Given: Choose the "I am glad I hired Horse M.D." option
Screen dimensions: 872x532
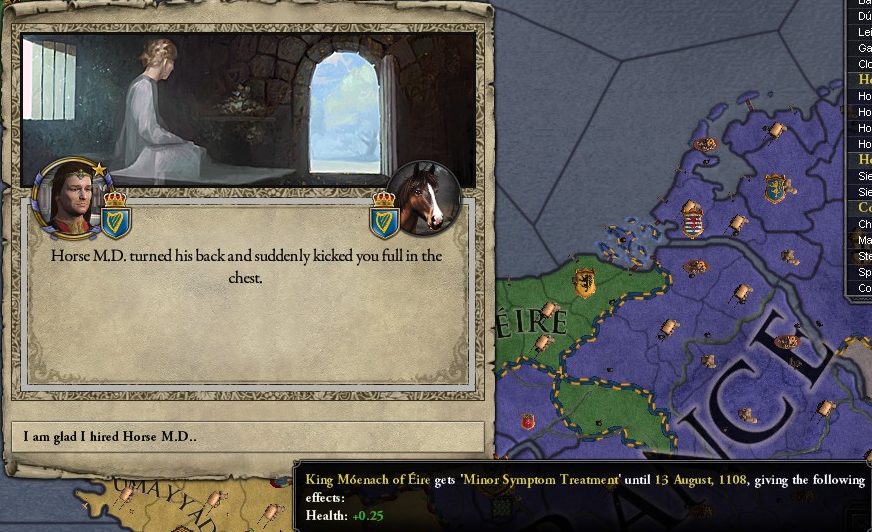Looking at the screenshot, I should 247,437.
